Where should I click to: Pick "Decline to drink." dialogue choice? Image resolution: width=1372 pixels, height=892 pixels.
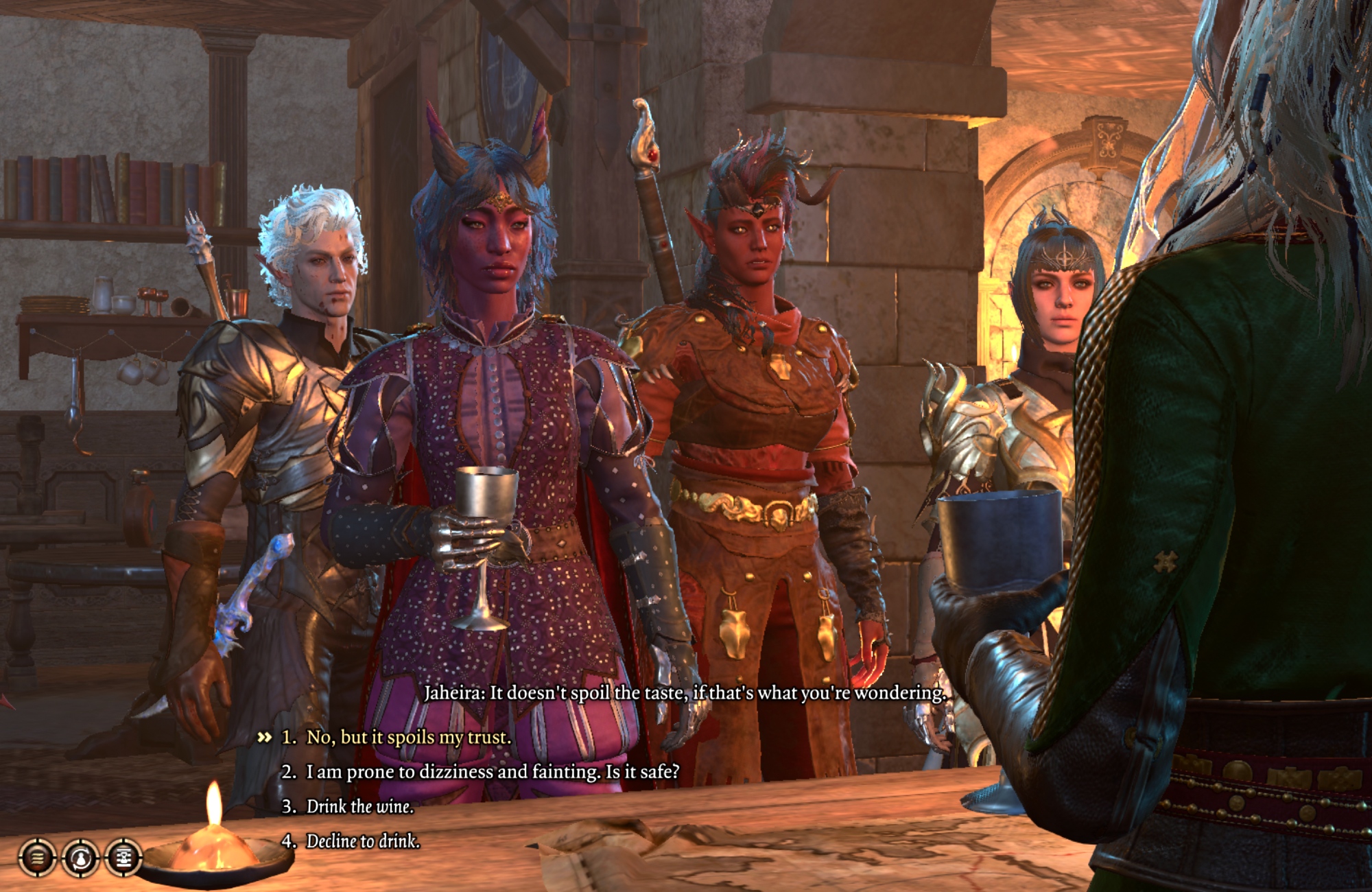pyautogui.click(x=362, y=841)
